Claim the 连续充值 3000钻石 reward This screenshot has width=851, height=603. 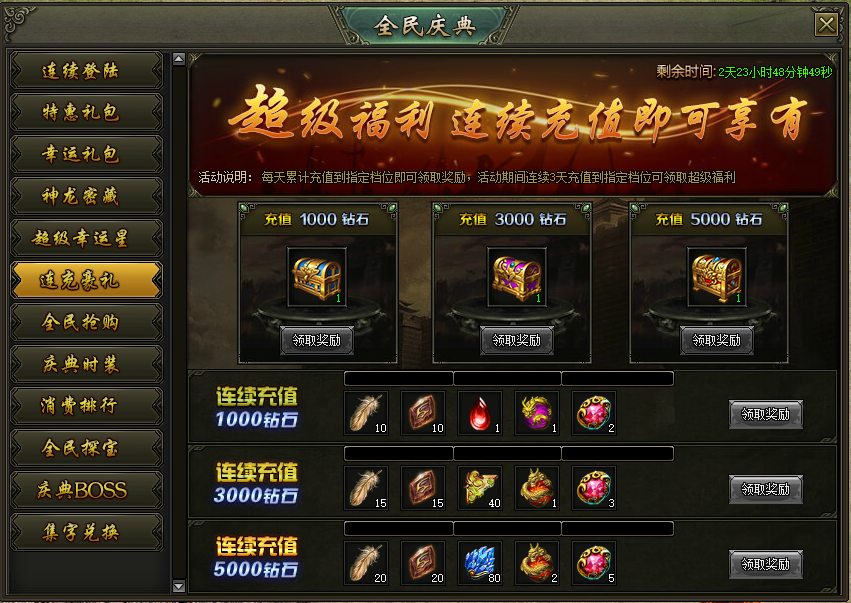(x=765, y=489)
